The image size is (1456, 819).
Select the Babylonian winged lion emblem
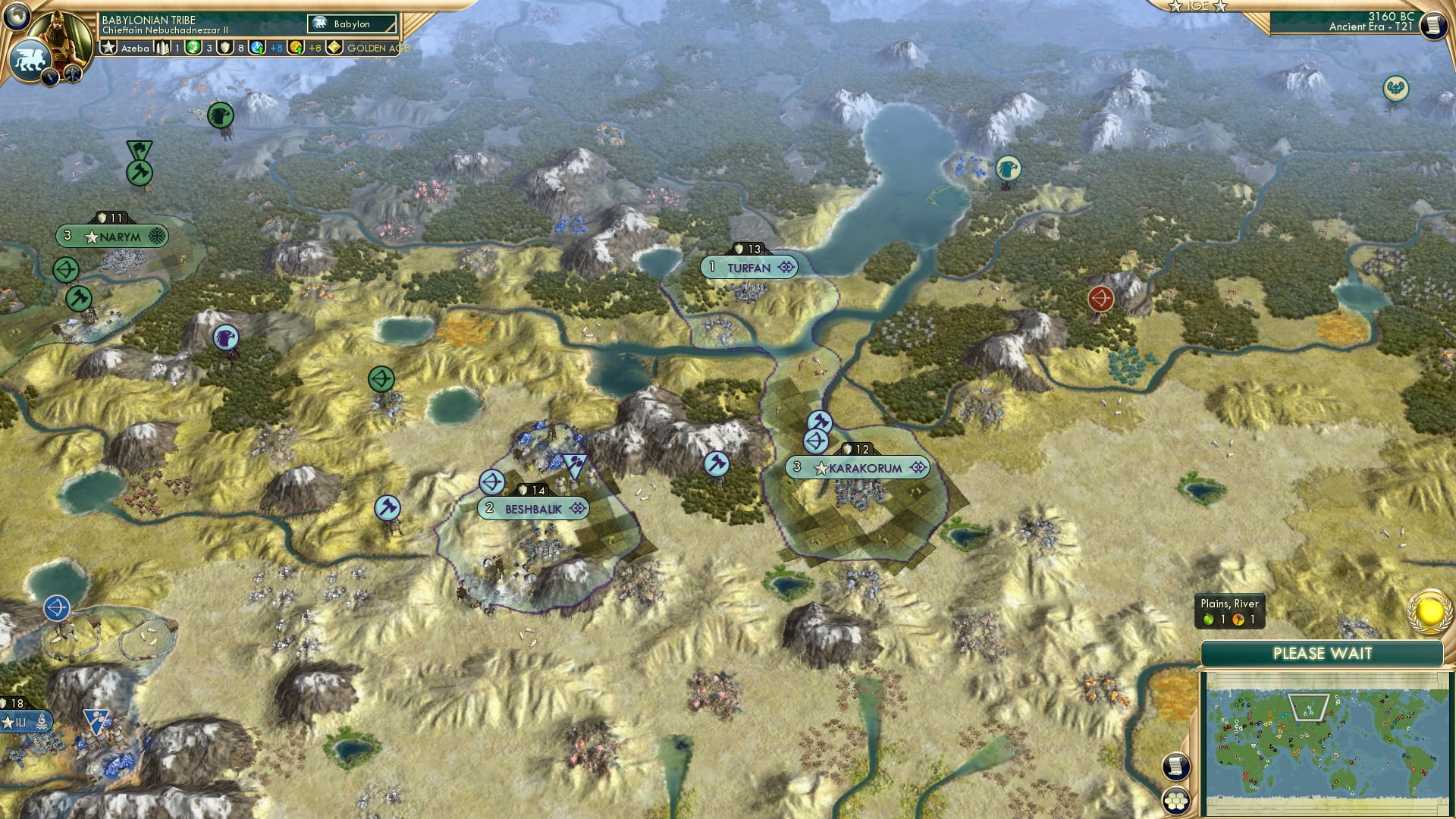[30, 58]
